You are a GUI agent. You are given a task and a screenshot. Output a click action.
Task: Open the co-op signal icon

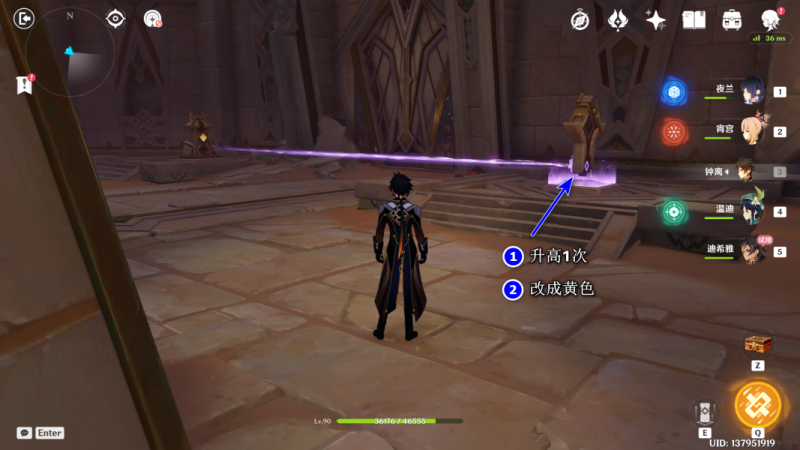click(152, 18)
